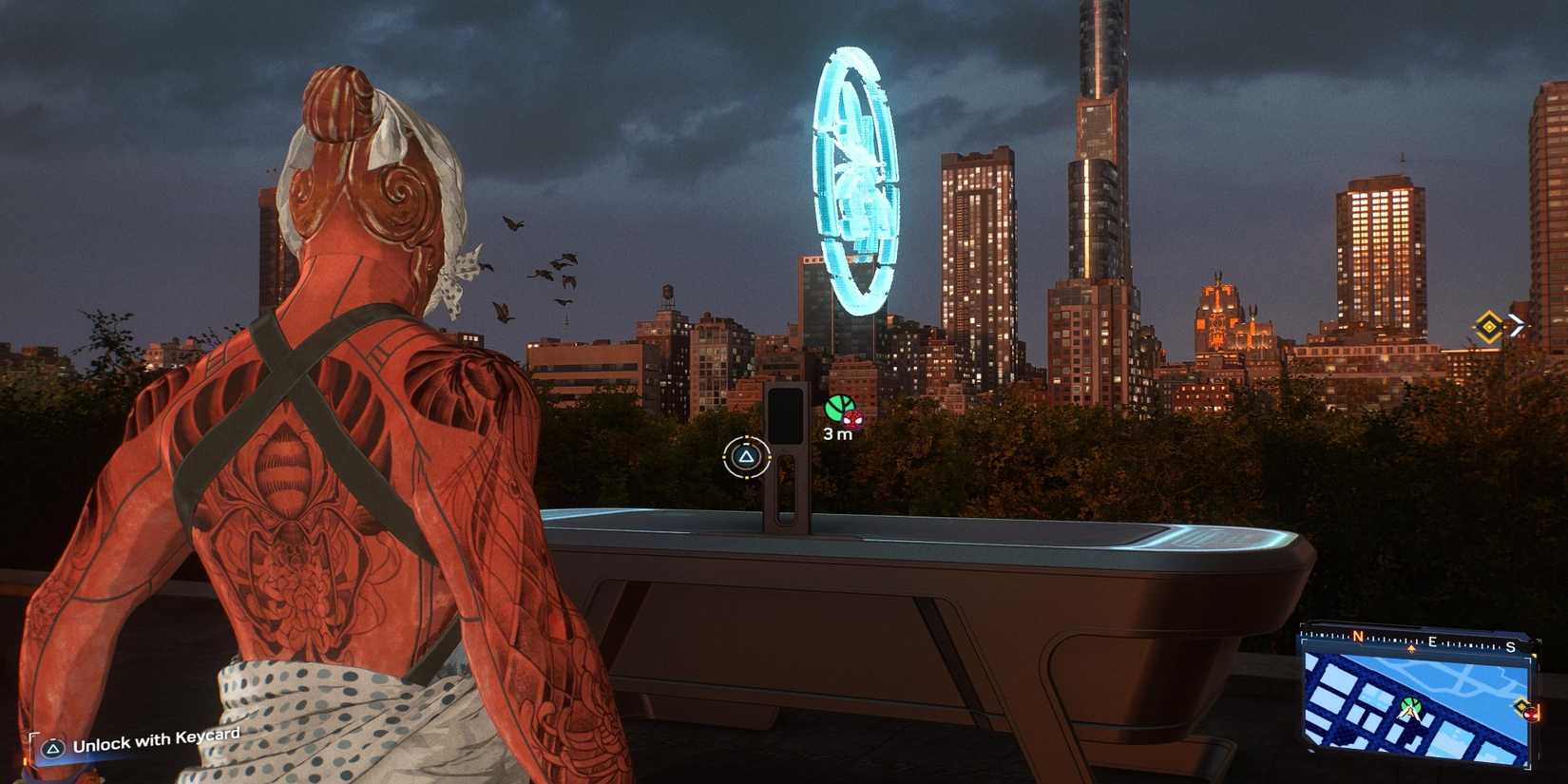Viewport: 1568px width, 784px height.
Task: Click the orange arrow on the compass strip
Action: pos(1411,648)
